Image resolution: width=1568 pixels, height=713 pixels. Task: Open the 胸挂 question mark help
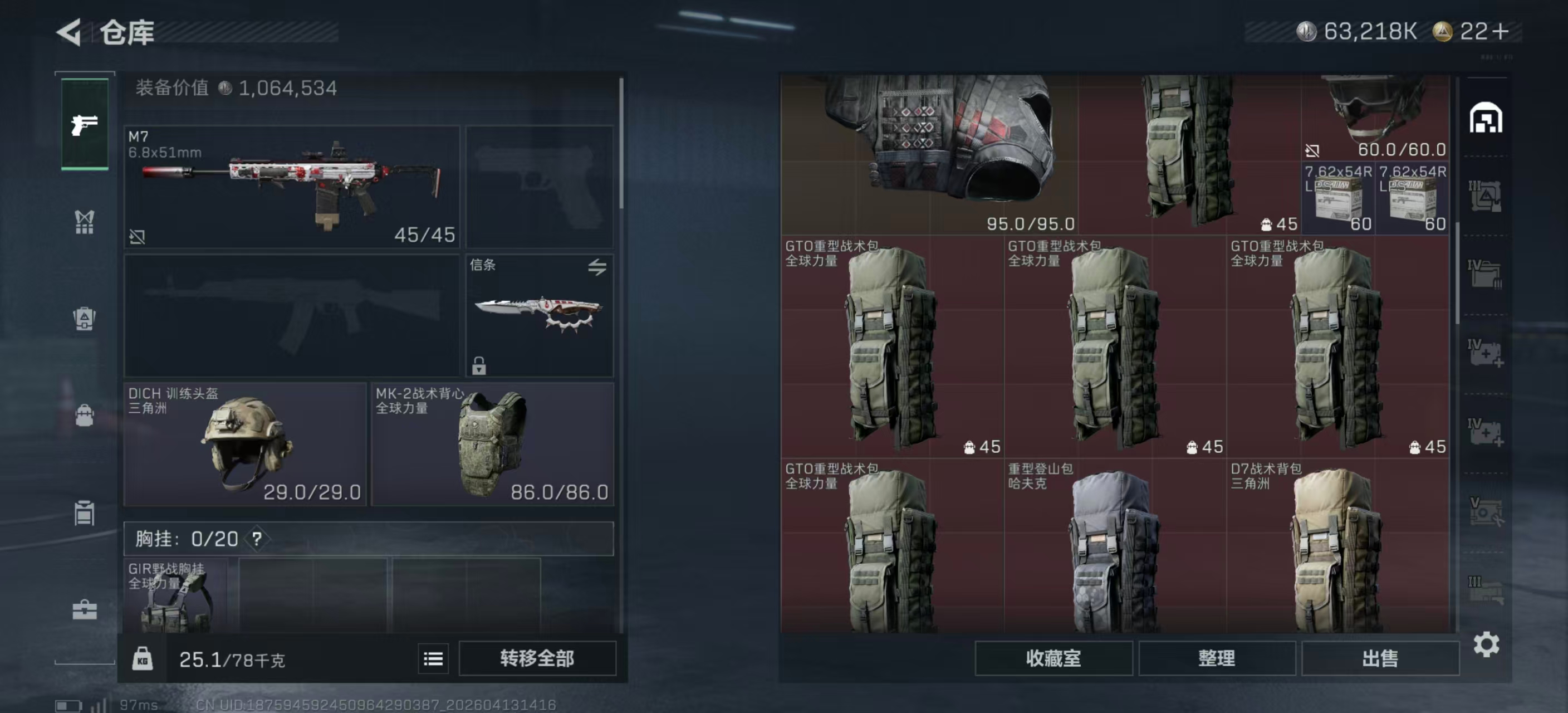(x=257, y=539)
